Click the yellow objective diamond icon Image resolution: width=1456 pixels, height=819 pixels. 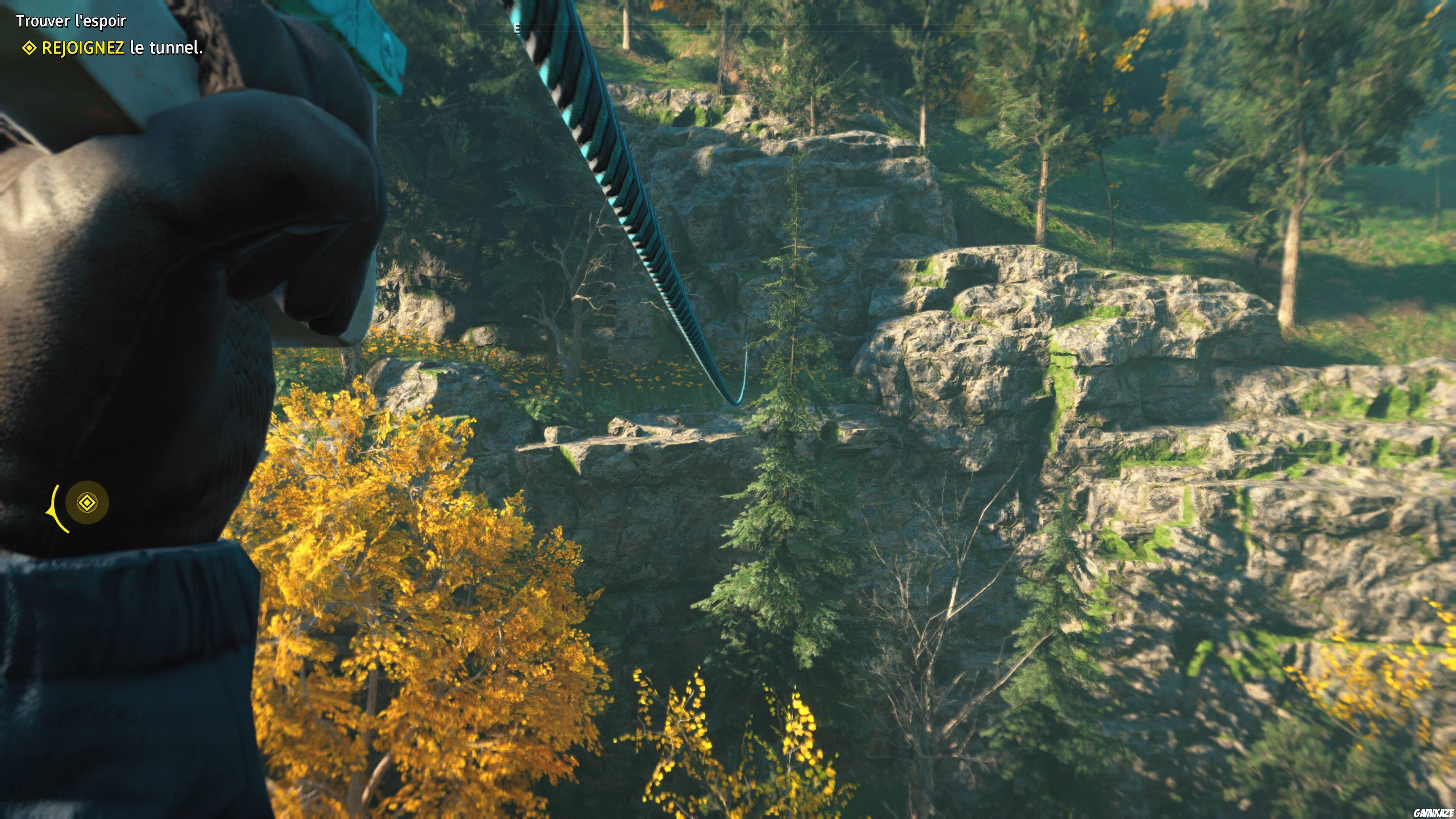(x=30, y=50)
